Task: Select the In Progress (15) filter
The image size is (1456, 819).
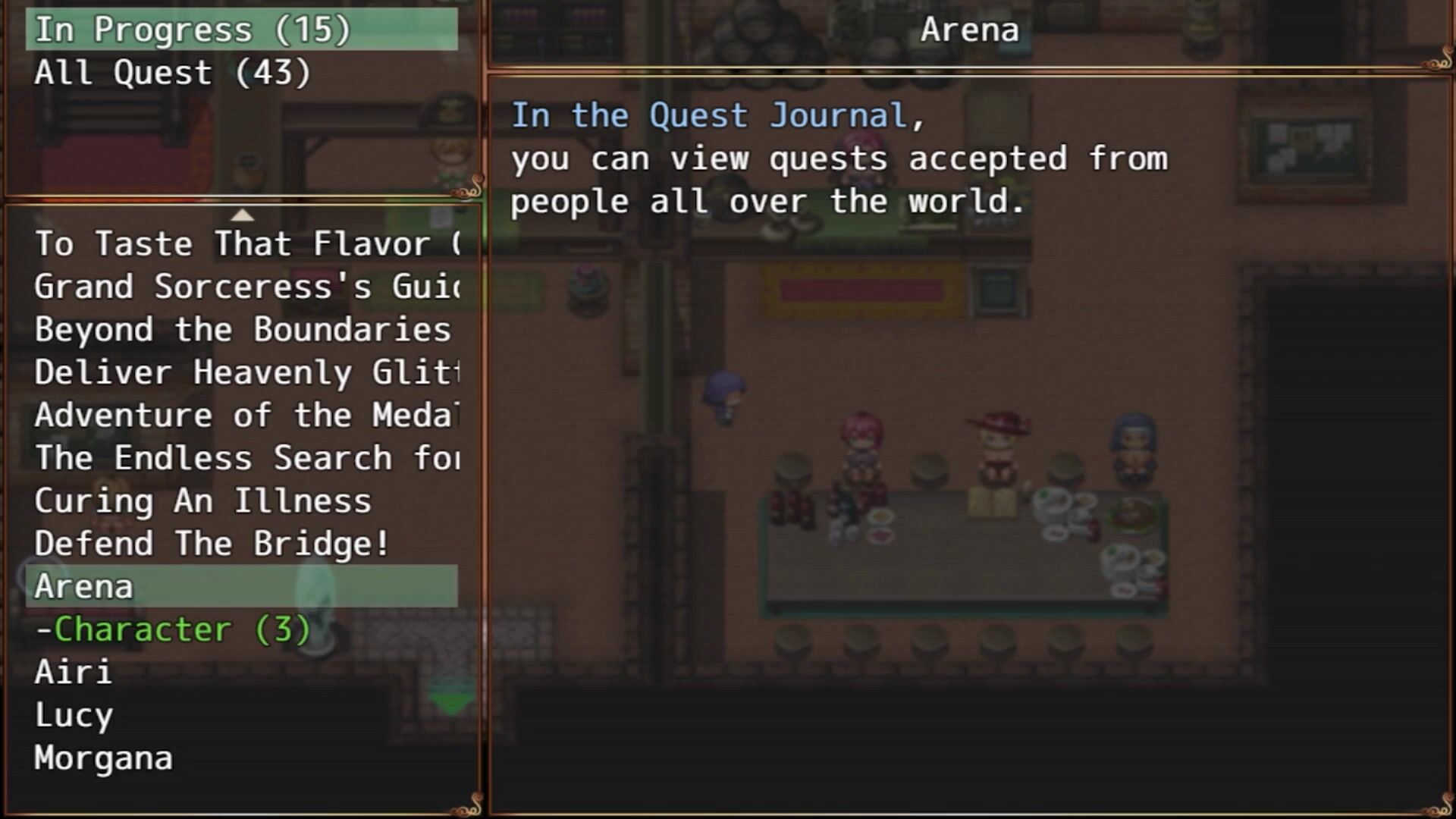Action: click(193, 30)
